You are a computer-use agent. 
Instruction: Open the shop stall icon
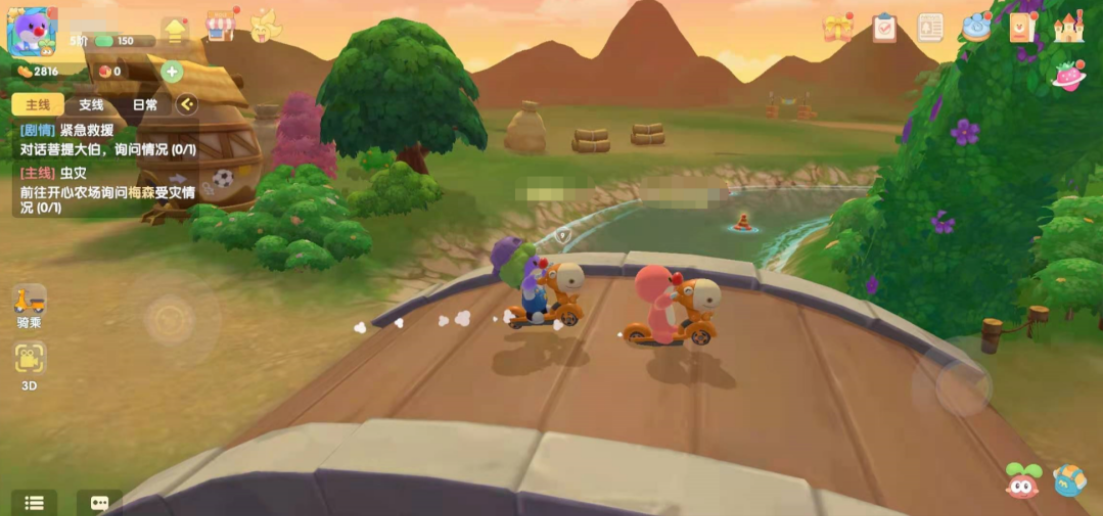[x=220, y=26]
